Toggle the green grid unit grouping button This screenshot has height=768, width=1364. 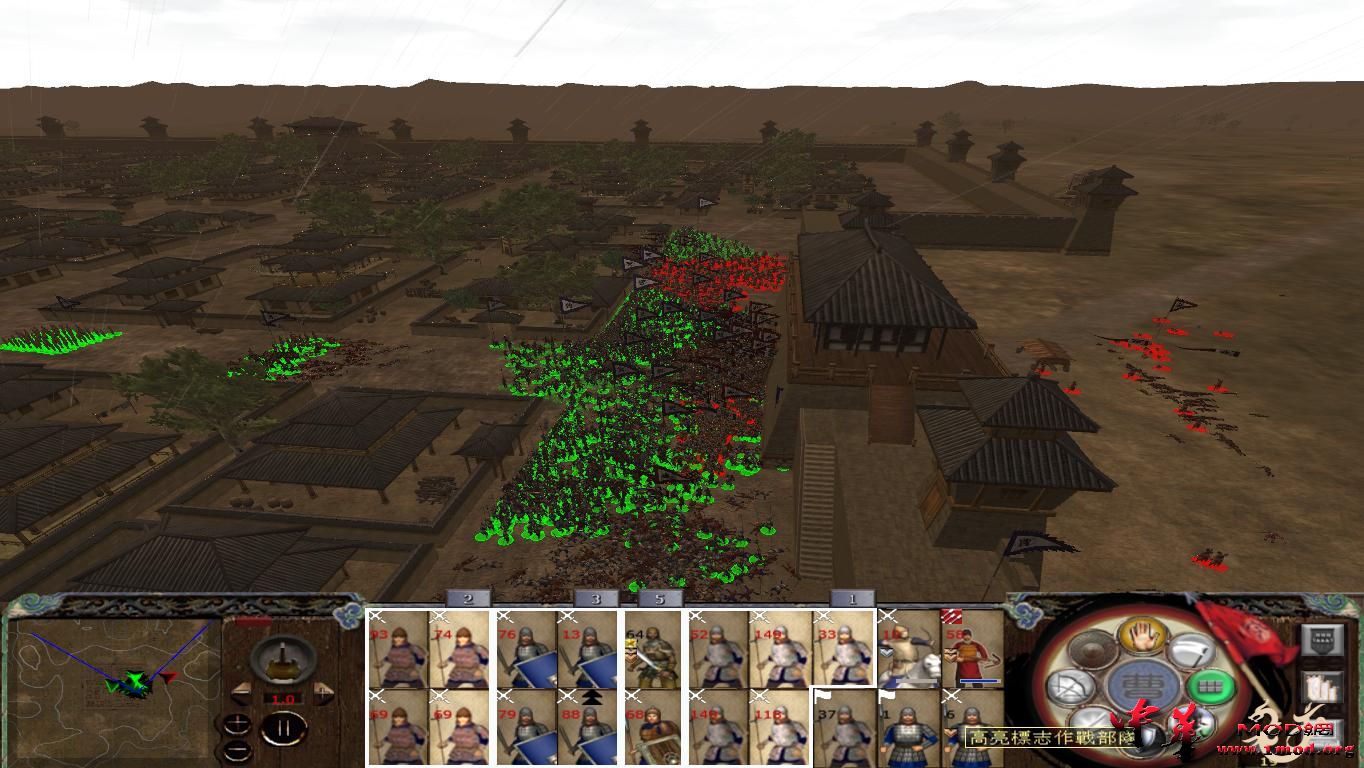1209,687
